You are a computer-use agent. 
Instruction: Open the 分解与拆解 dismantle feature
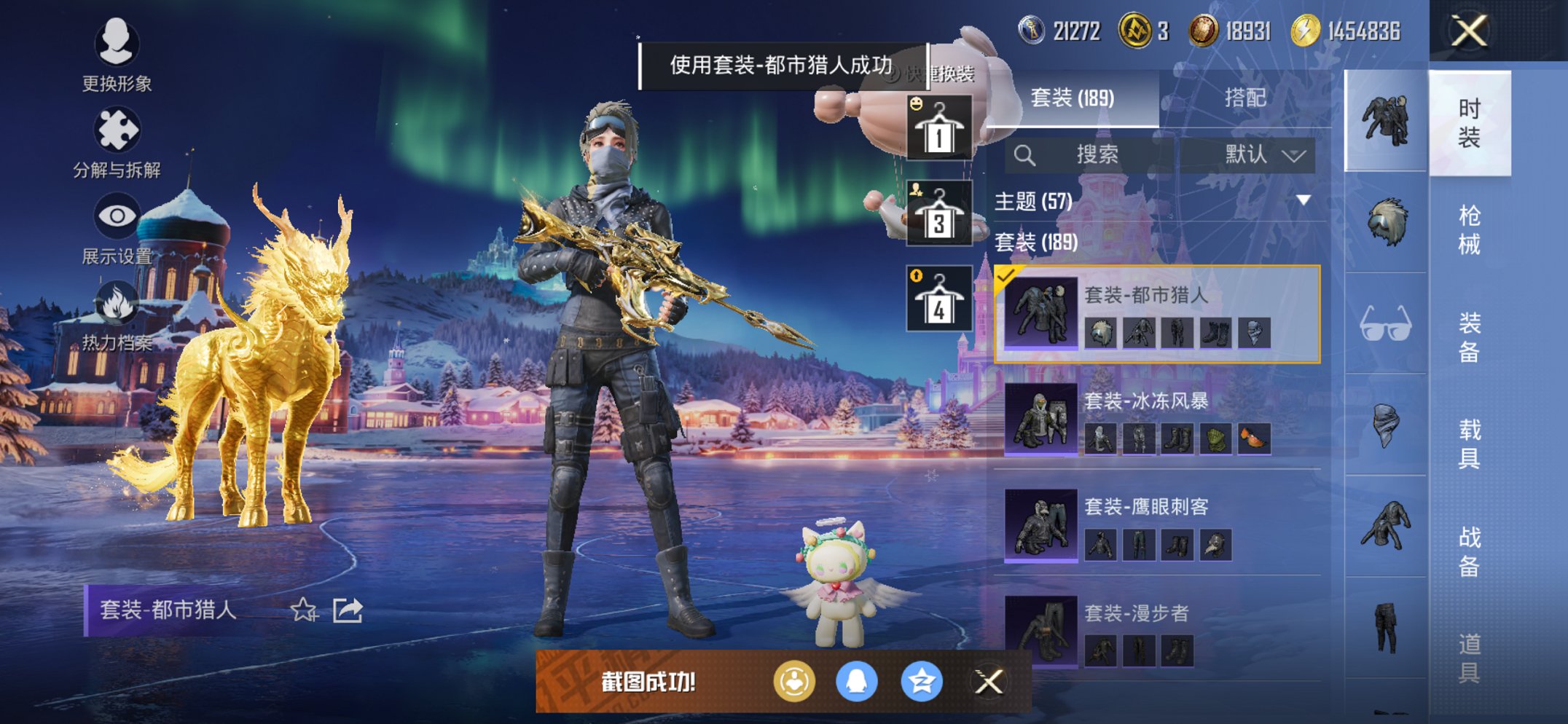[x=117, y=130]
